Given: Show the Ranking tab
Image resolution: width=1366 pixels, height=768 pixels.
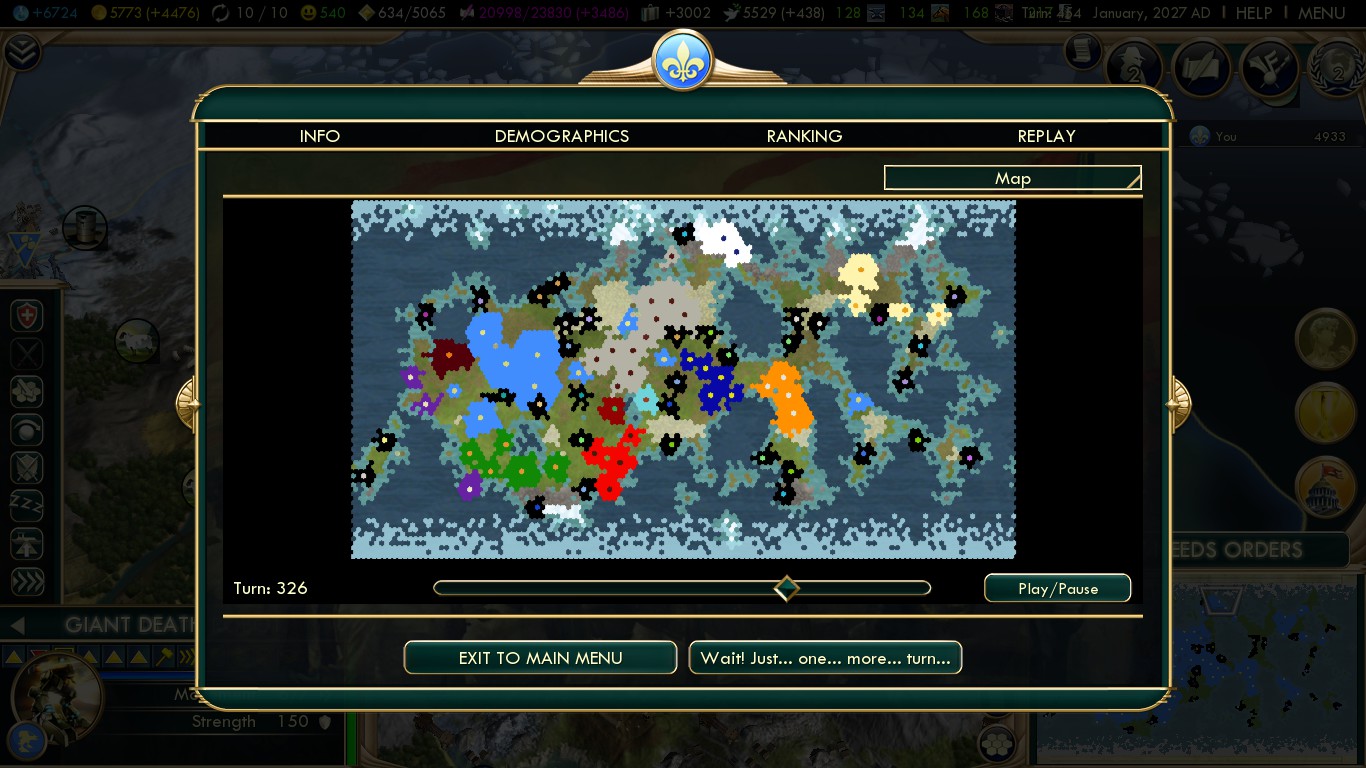Looking at the screenshot, I should (x=804, y=136).
